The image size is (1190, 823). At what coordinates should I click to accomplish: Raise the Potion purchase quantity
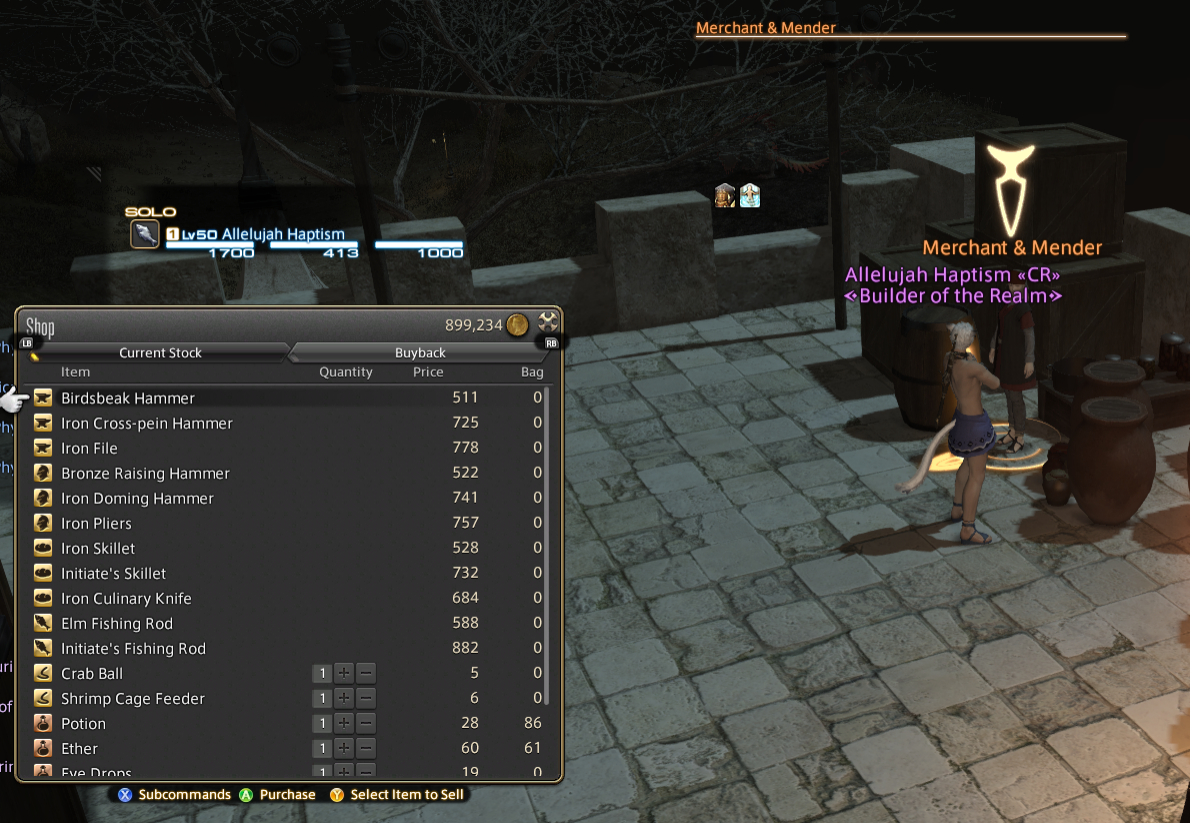click(344, 724)
